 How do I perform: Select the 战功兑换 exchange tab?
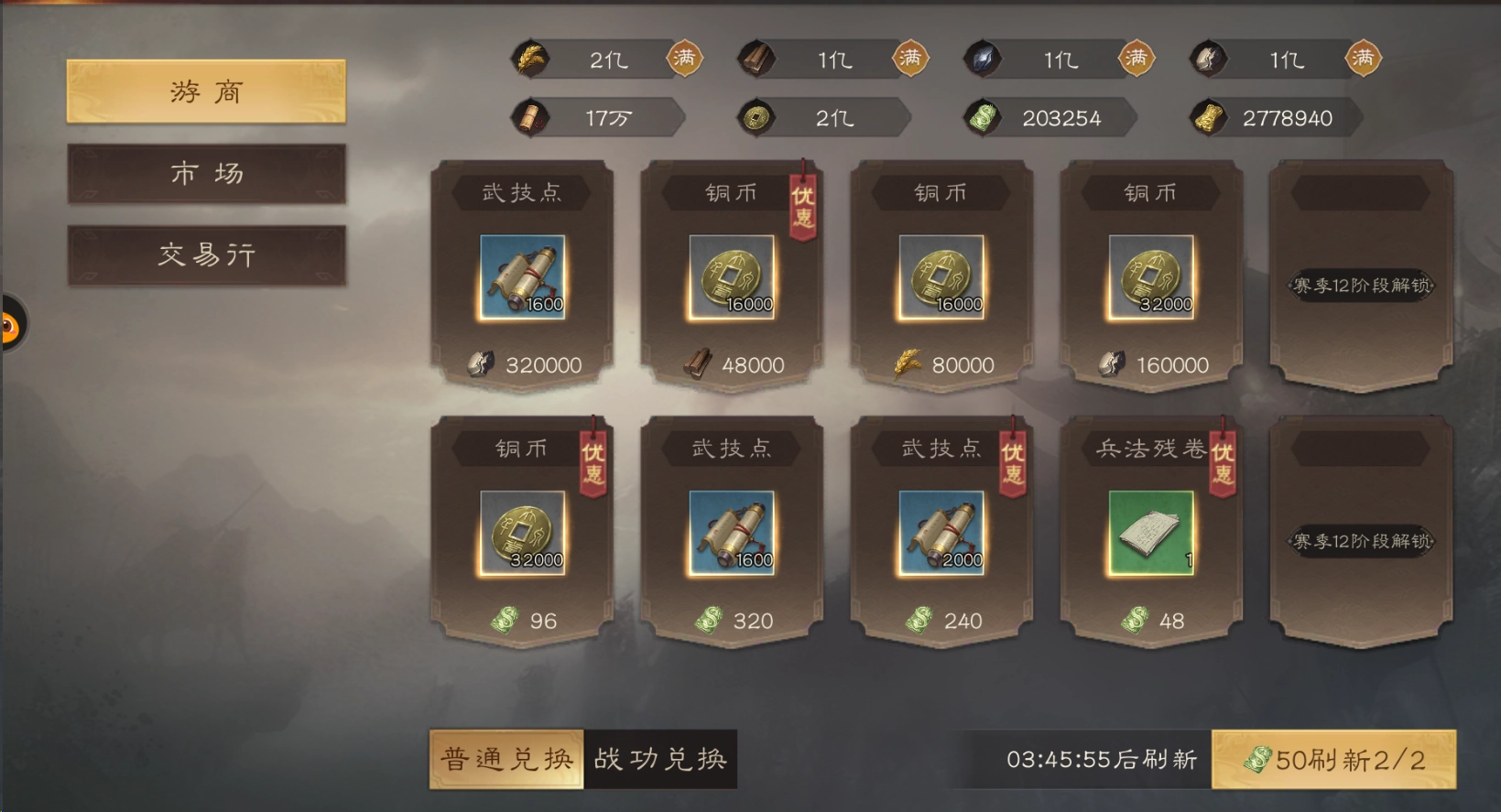pos(661,758)
